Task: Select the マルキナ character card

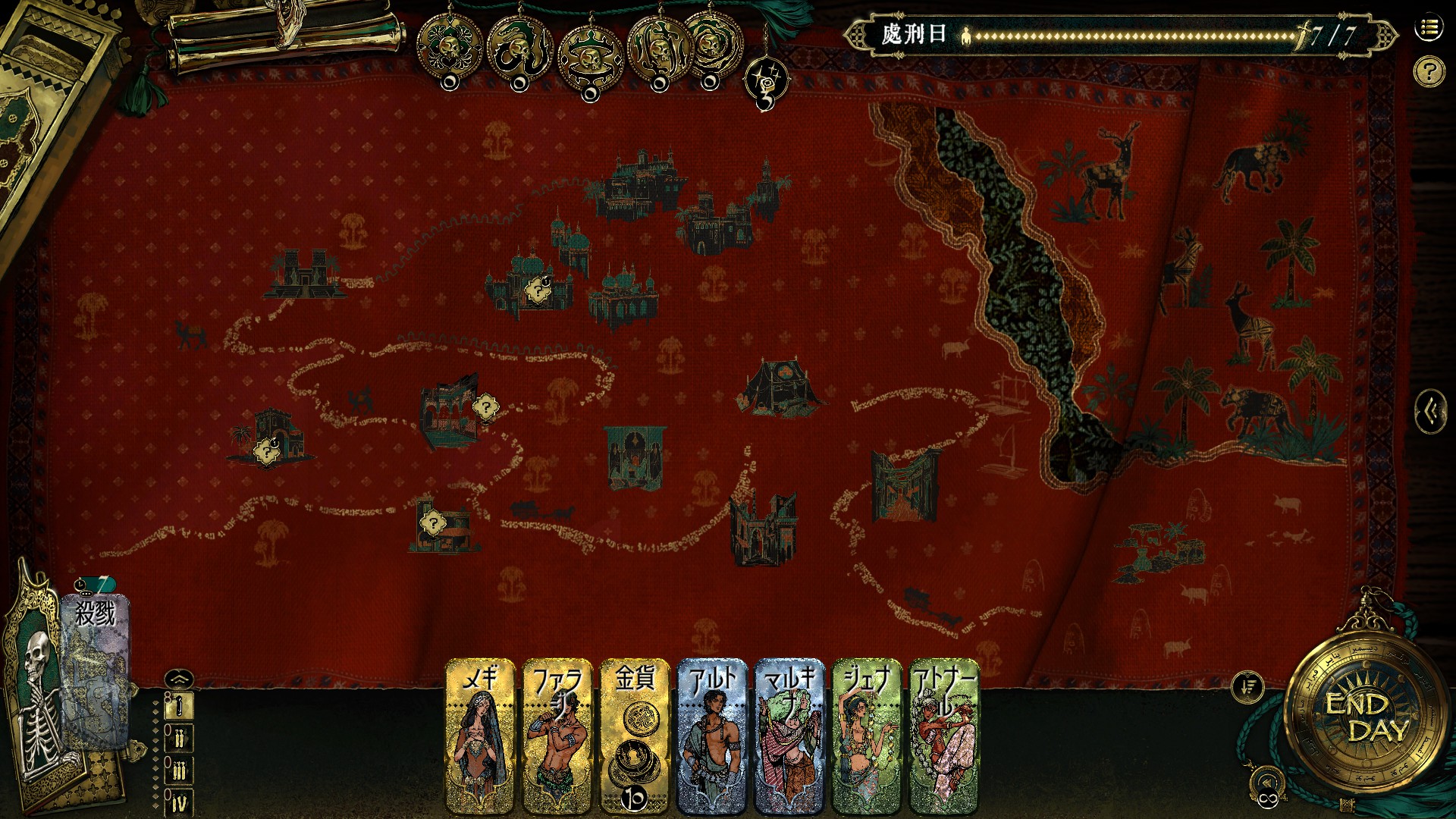Action: click(x=789, y=736)
